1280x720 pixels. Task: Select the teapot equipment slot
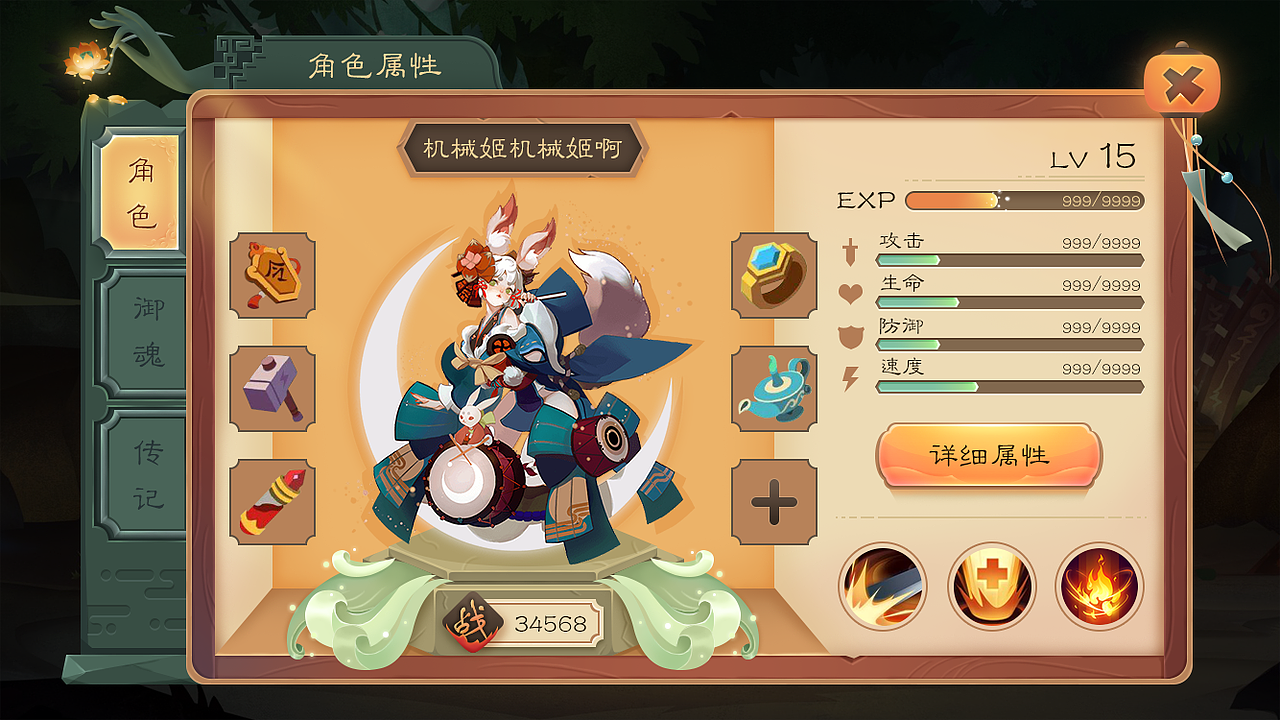tap(772, 387)
